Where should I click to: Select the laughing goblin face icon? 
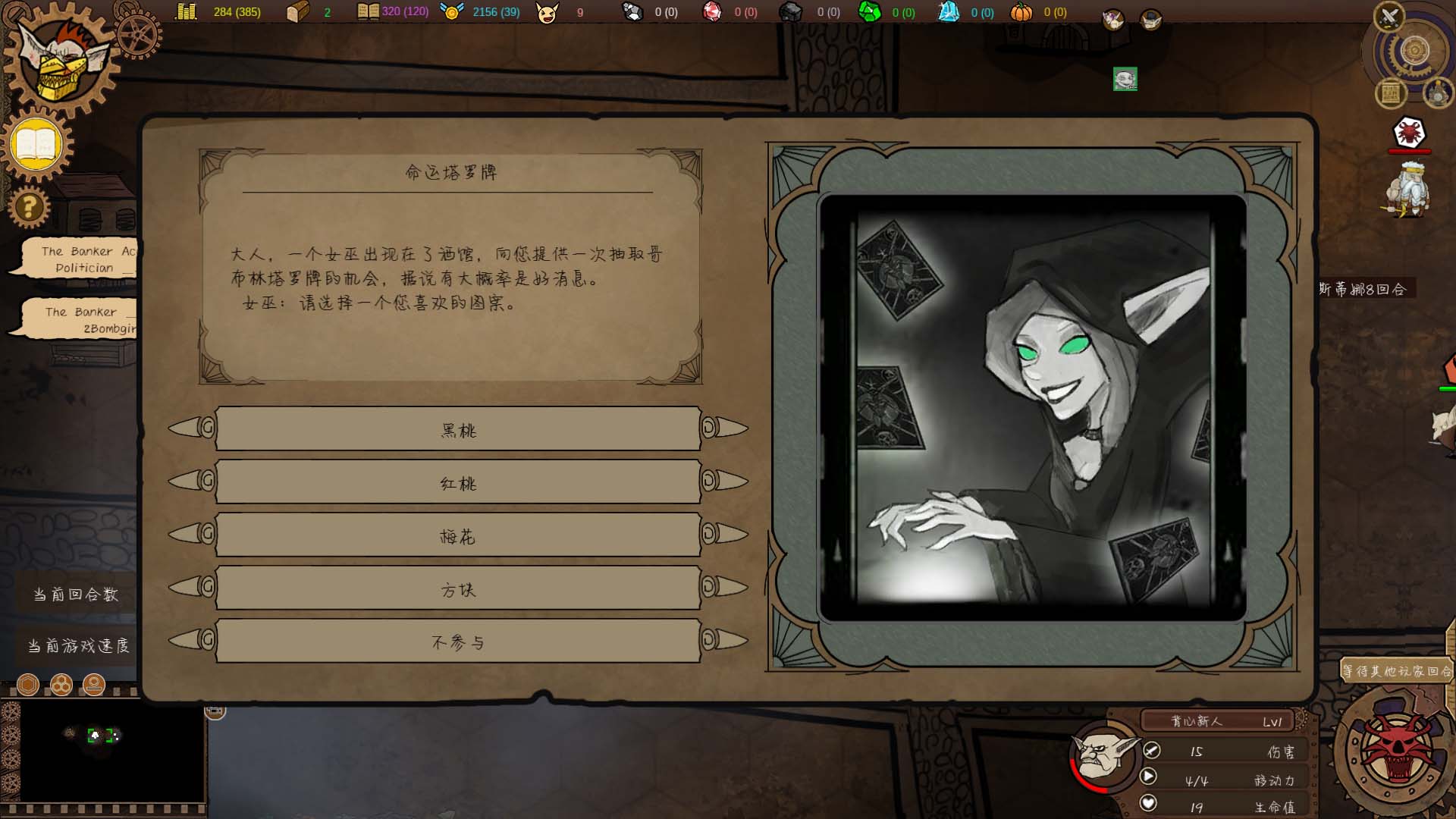pyautogui.click(x=548, y=12)
